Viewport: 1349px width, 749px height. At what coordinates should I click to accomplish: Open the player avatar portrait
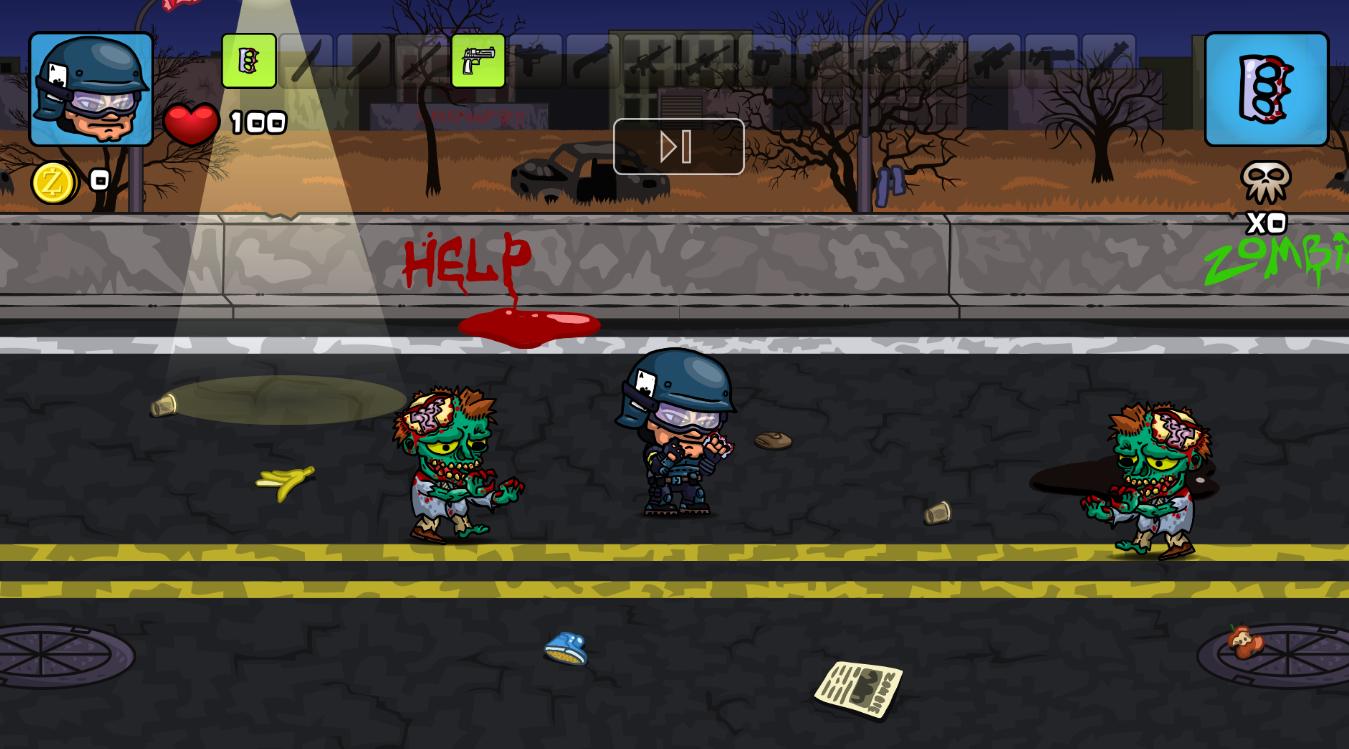(90, 88)
